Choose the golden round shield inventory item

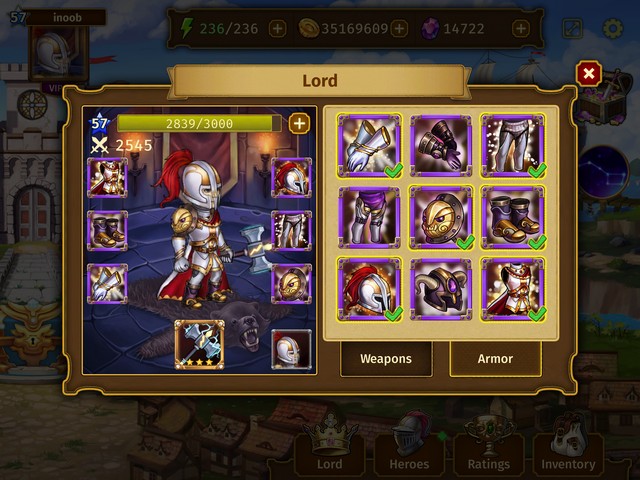click(x=441, y=217)
